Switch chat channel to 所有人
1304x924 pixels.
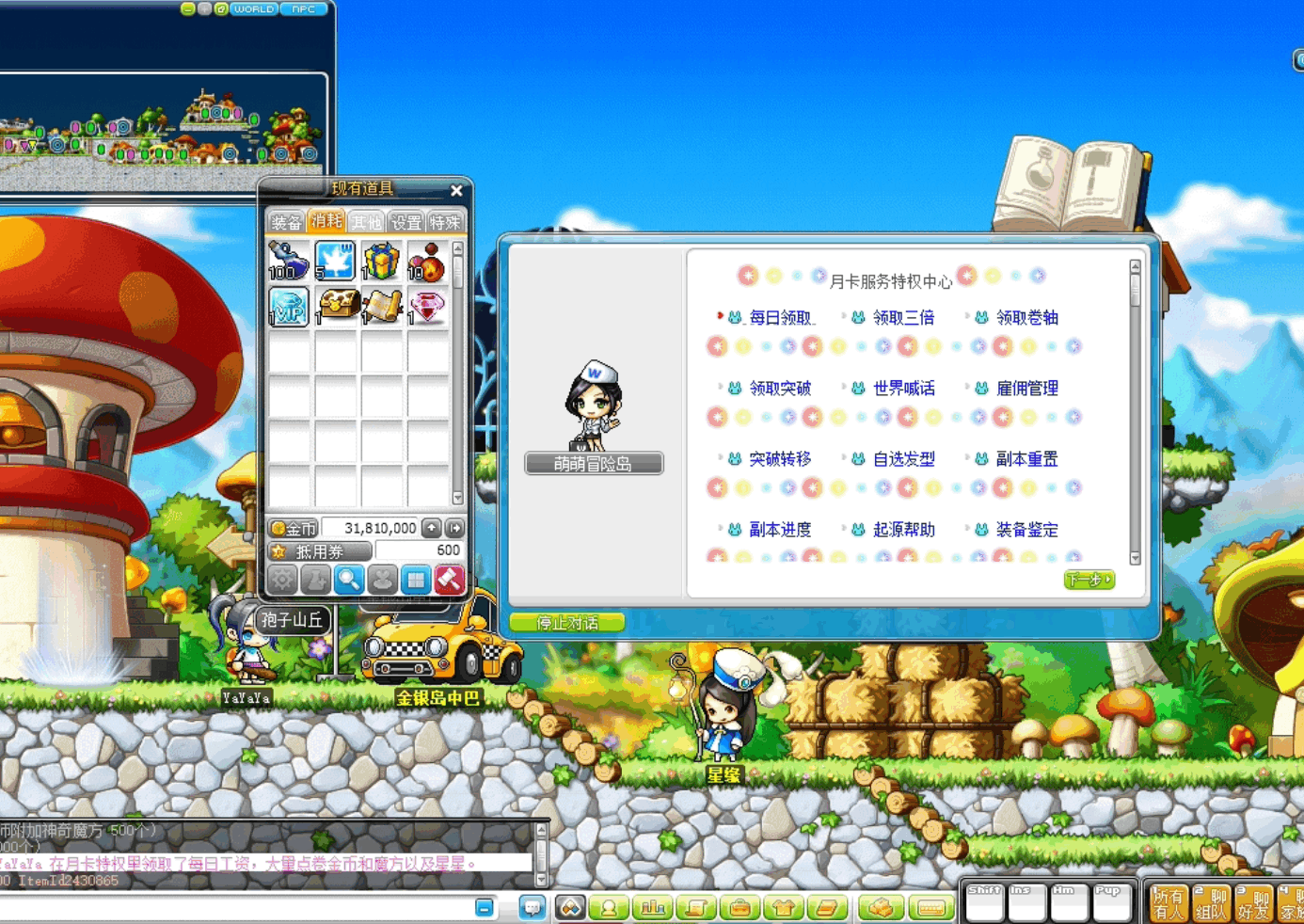[1168, 904]
